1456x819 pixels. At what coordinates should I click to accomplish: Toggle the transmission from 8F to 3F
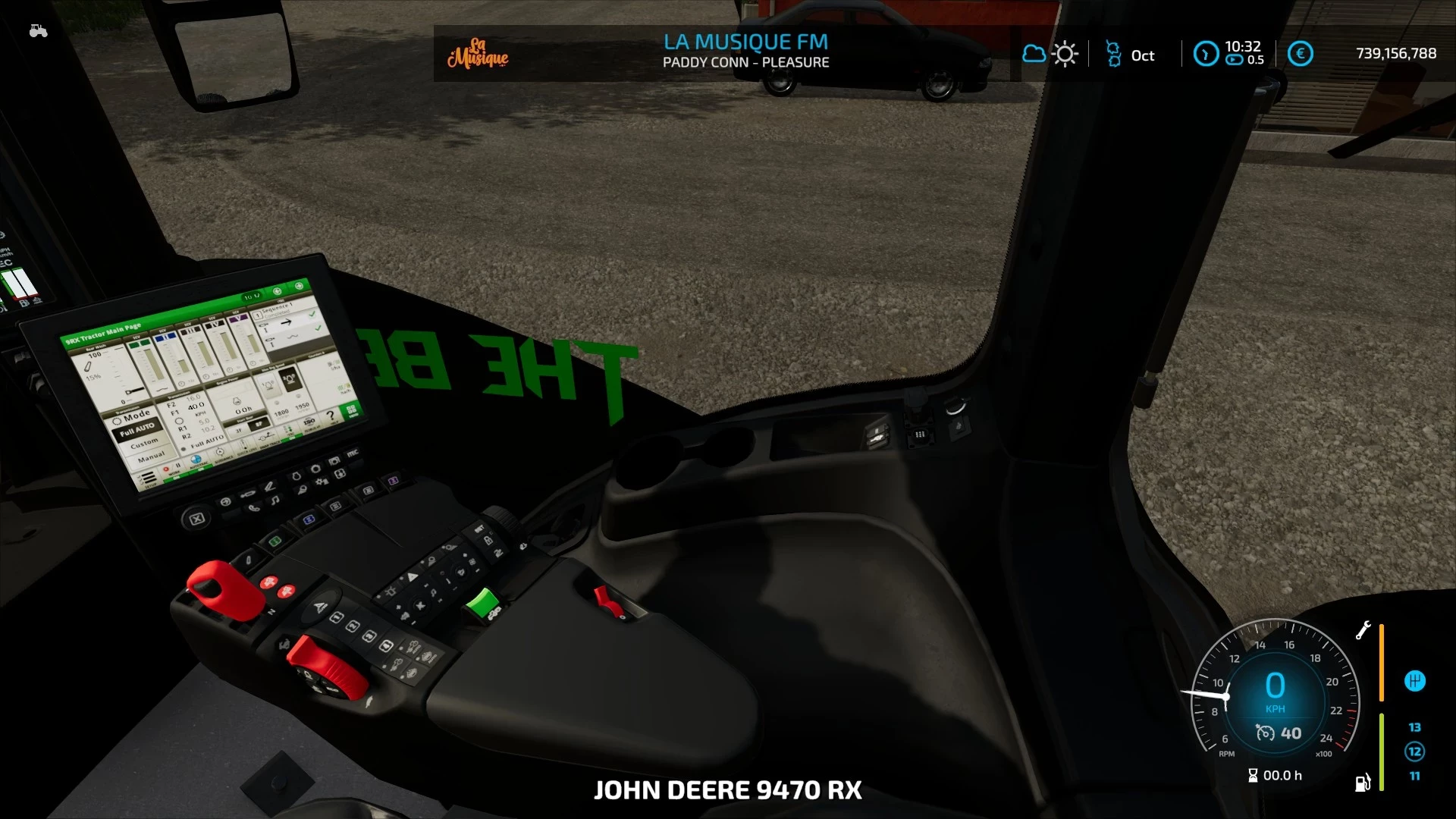(x=237, y=429)
